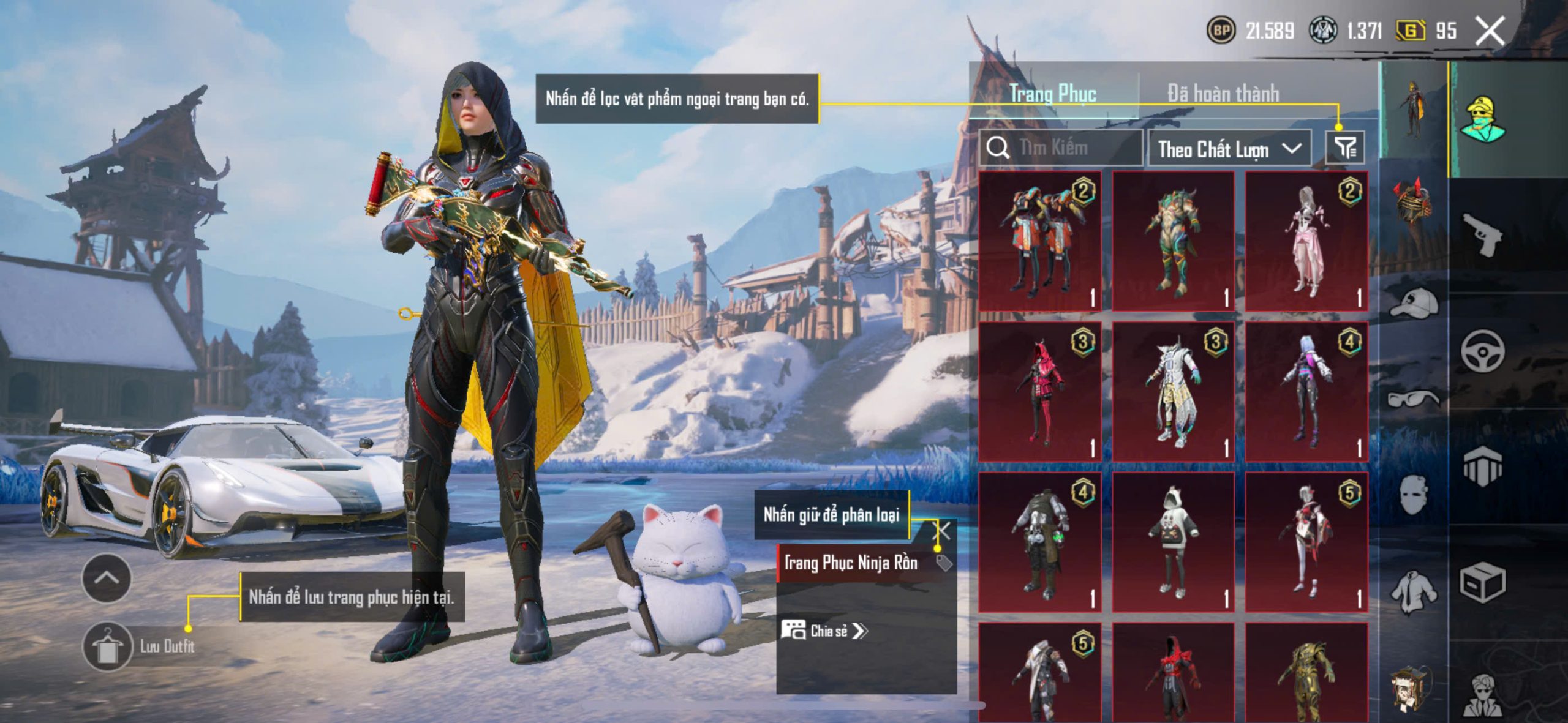
Task: Toggle the owned items filter icon
Action: pos(1345,148)
